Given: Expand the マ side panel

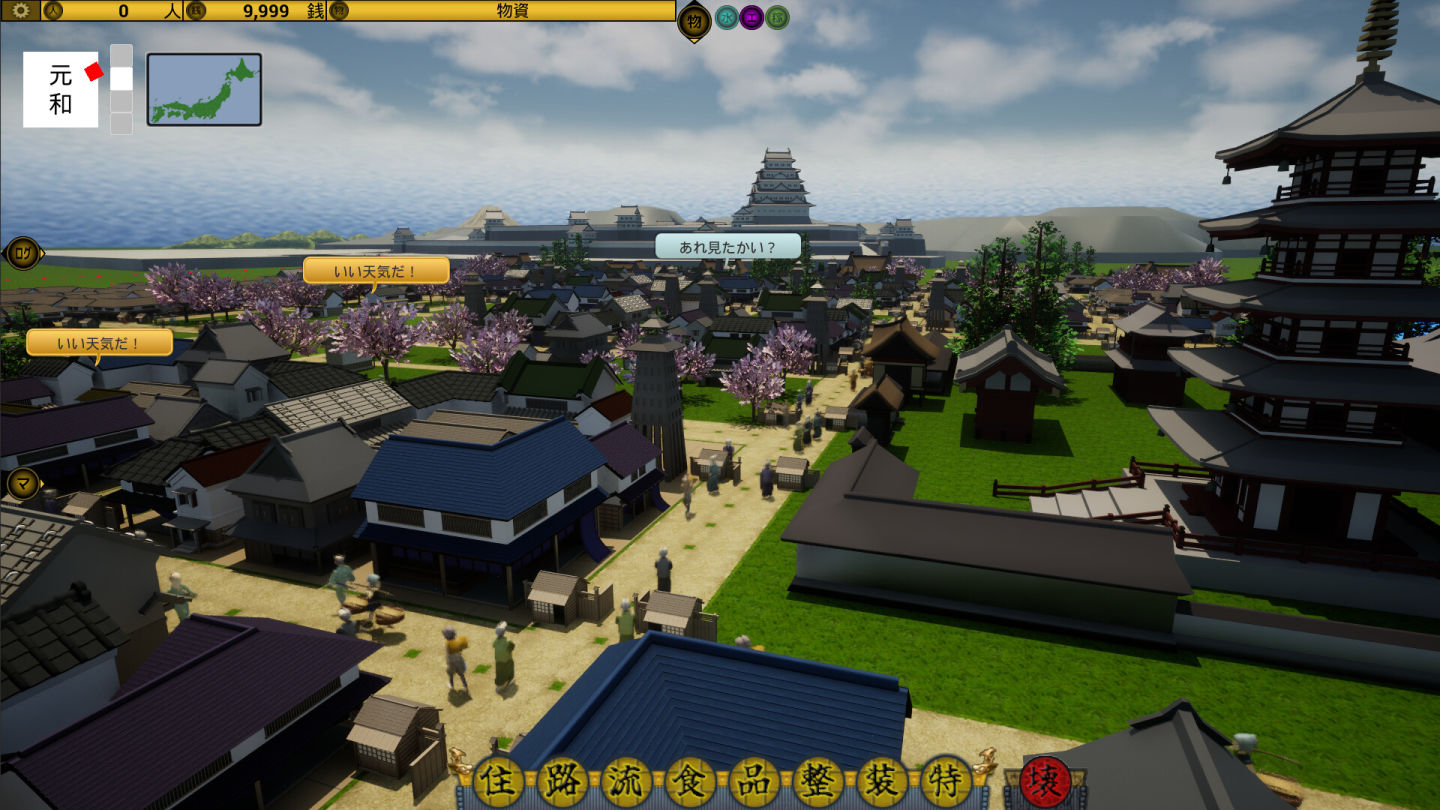Looking at the screenshot, I should (23, 484).
